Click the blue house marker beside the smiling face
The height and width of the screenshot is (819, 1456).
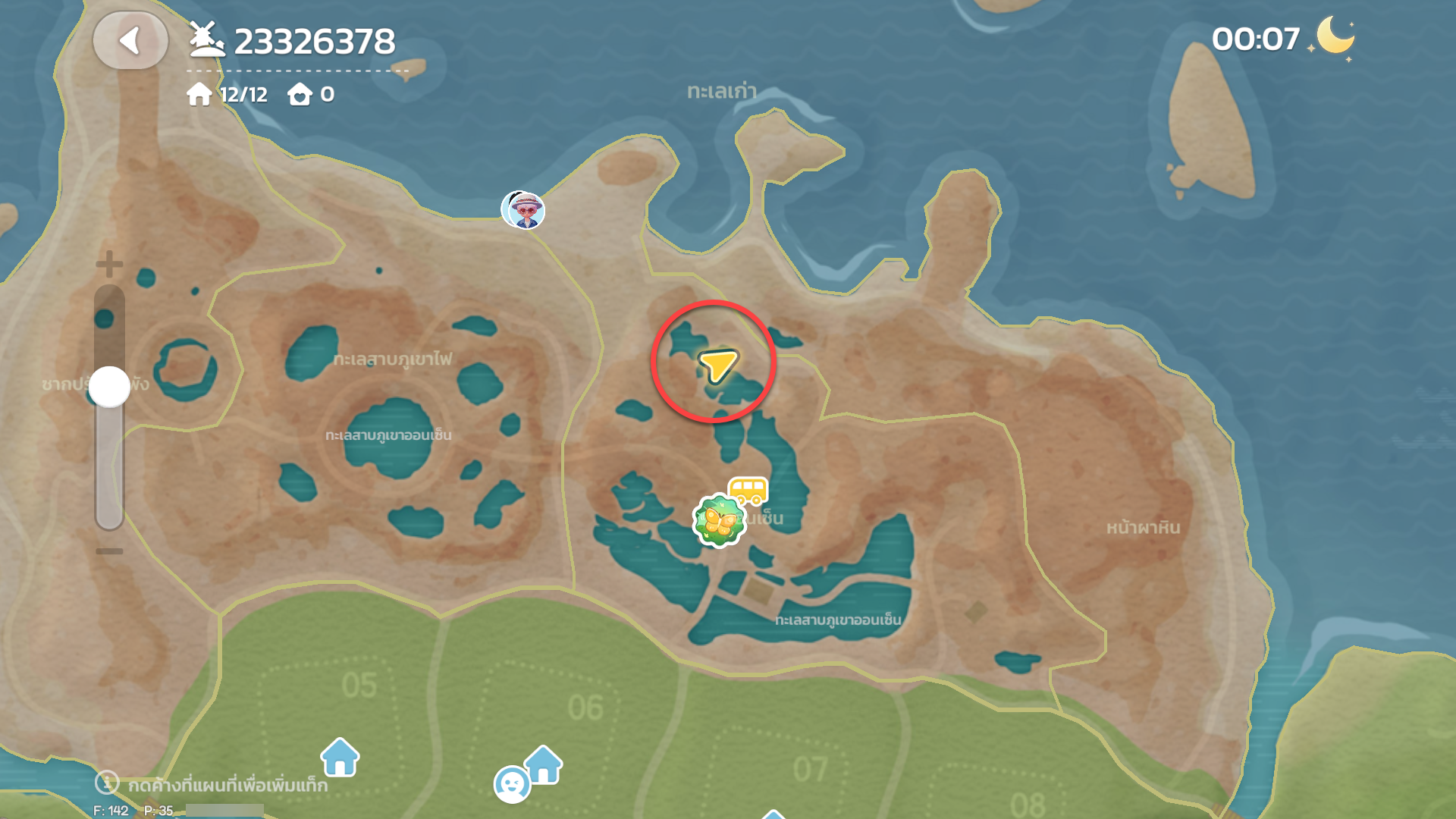point(544,764)
